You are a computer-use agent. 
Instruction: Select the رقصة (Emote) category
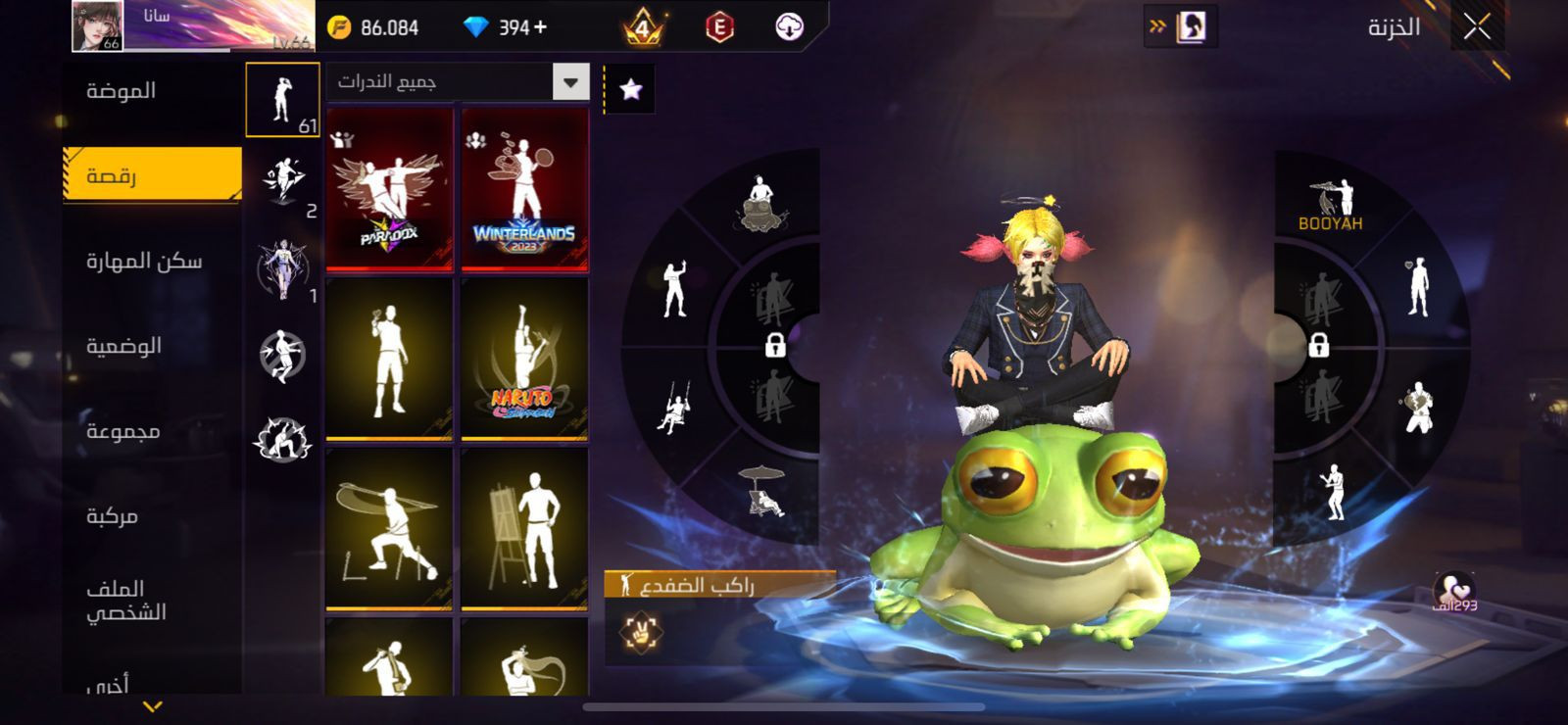pos(152,175)
